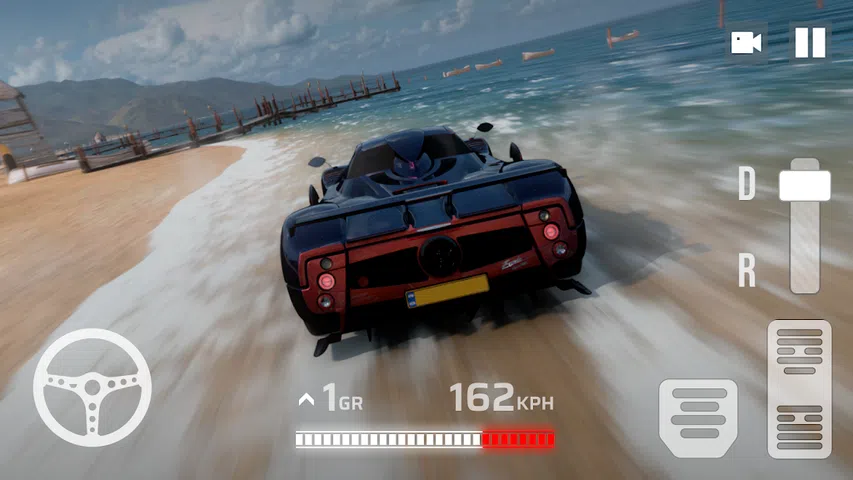Image resolution: width=853 pixels, height=480 pixels.
Task: Step on the accelerator pedal
Action: coord(799,389)
